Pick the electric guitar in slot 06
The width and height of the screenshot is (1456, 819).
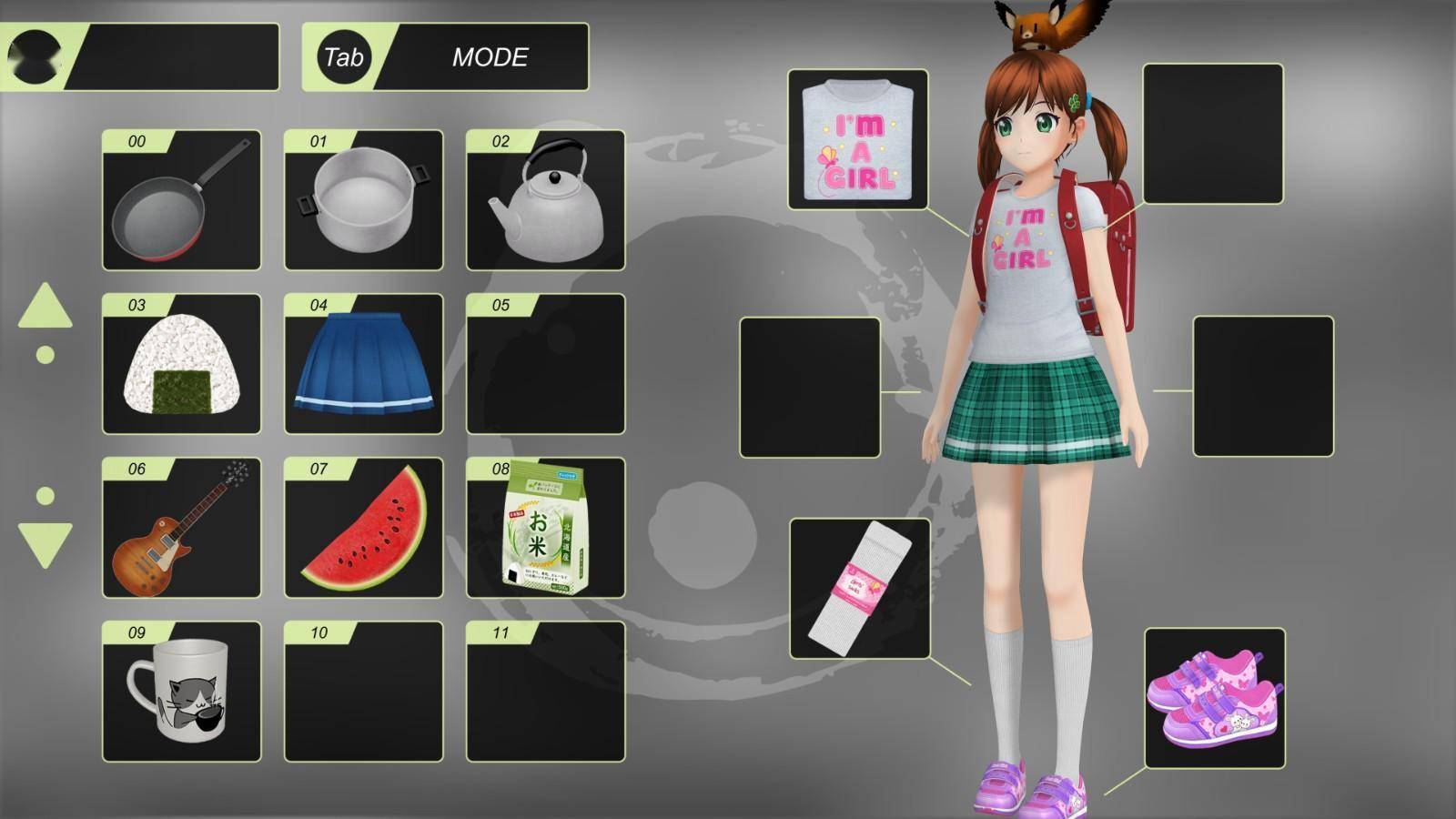(182, 530)
